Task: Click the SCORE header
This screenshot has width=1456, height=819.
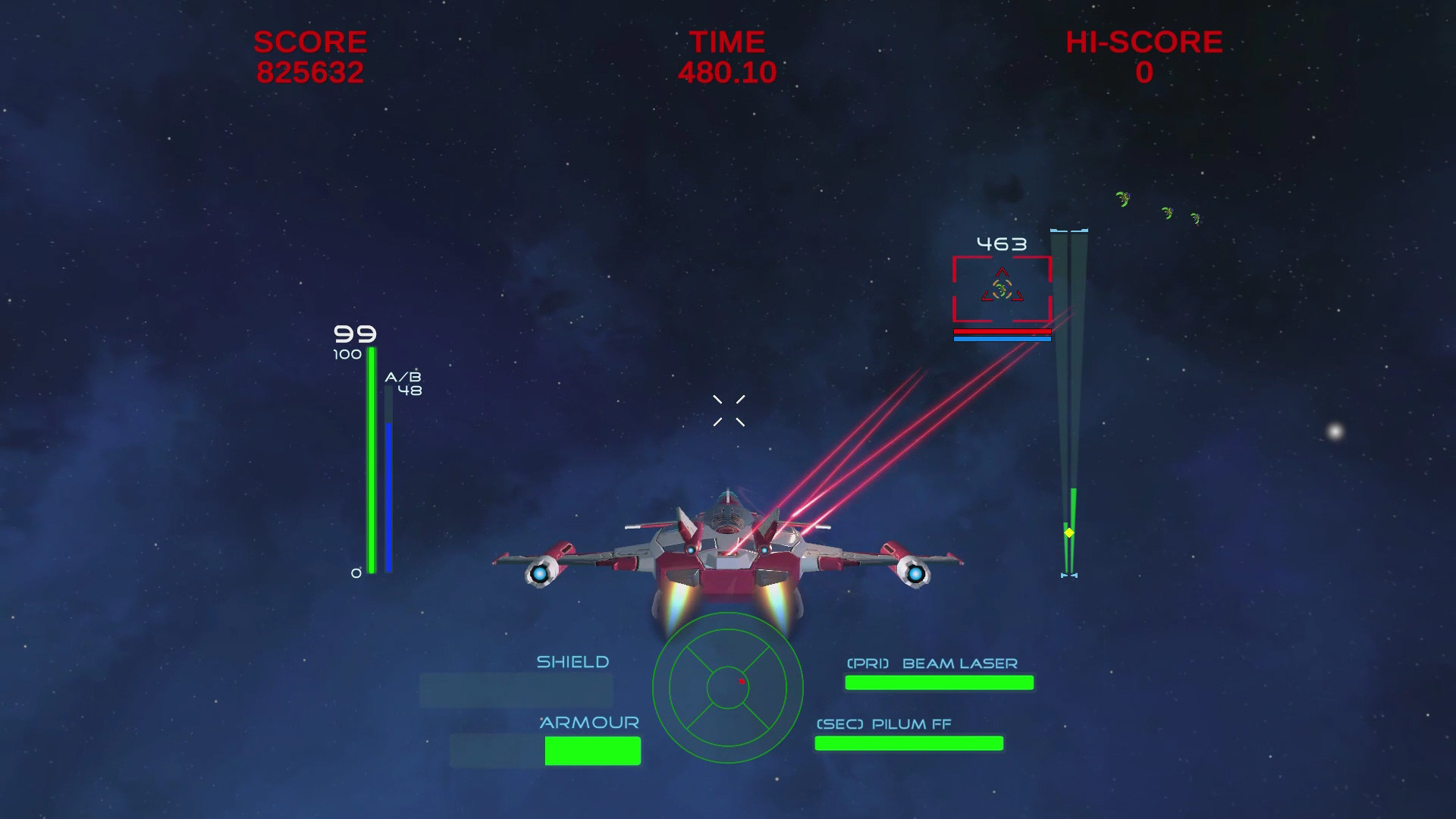Action: [310, 42]
